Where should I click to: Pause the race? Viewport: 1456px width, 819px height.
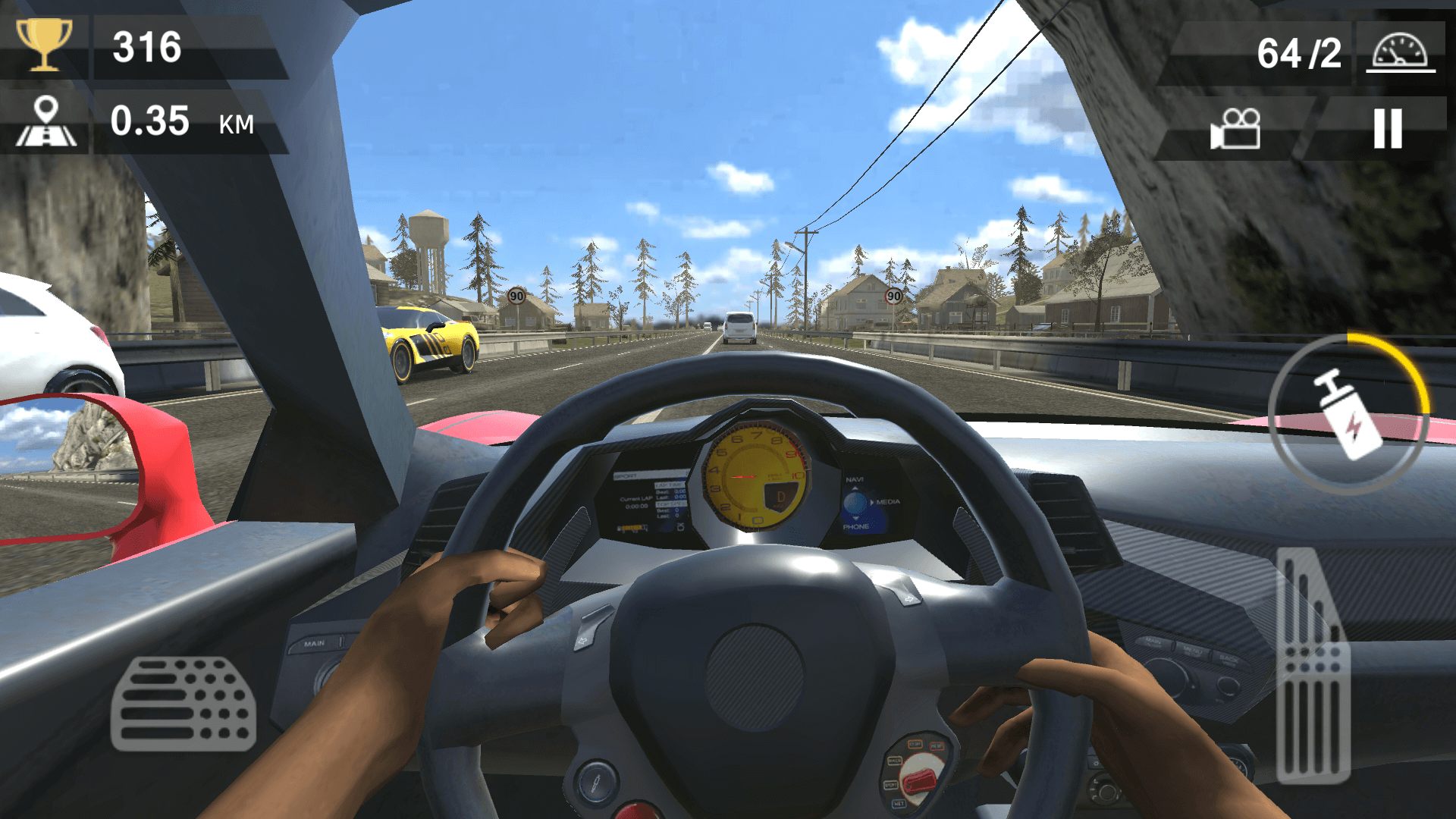tap(1388, 128)
